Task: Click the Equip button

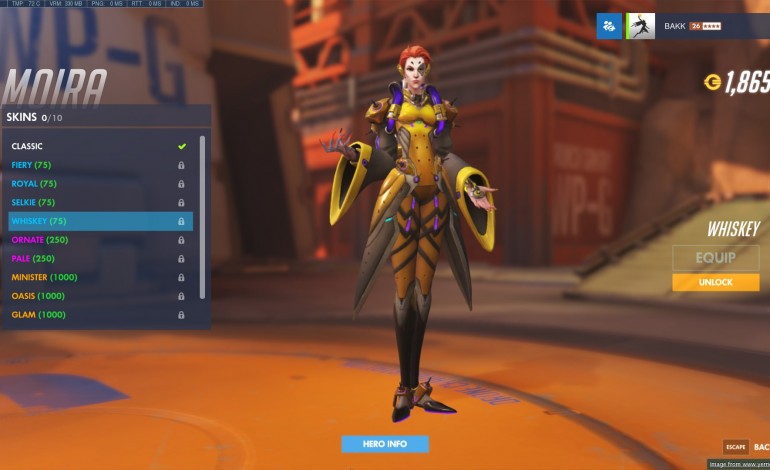Action: pyautogui.click(x=715, y=258)
